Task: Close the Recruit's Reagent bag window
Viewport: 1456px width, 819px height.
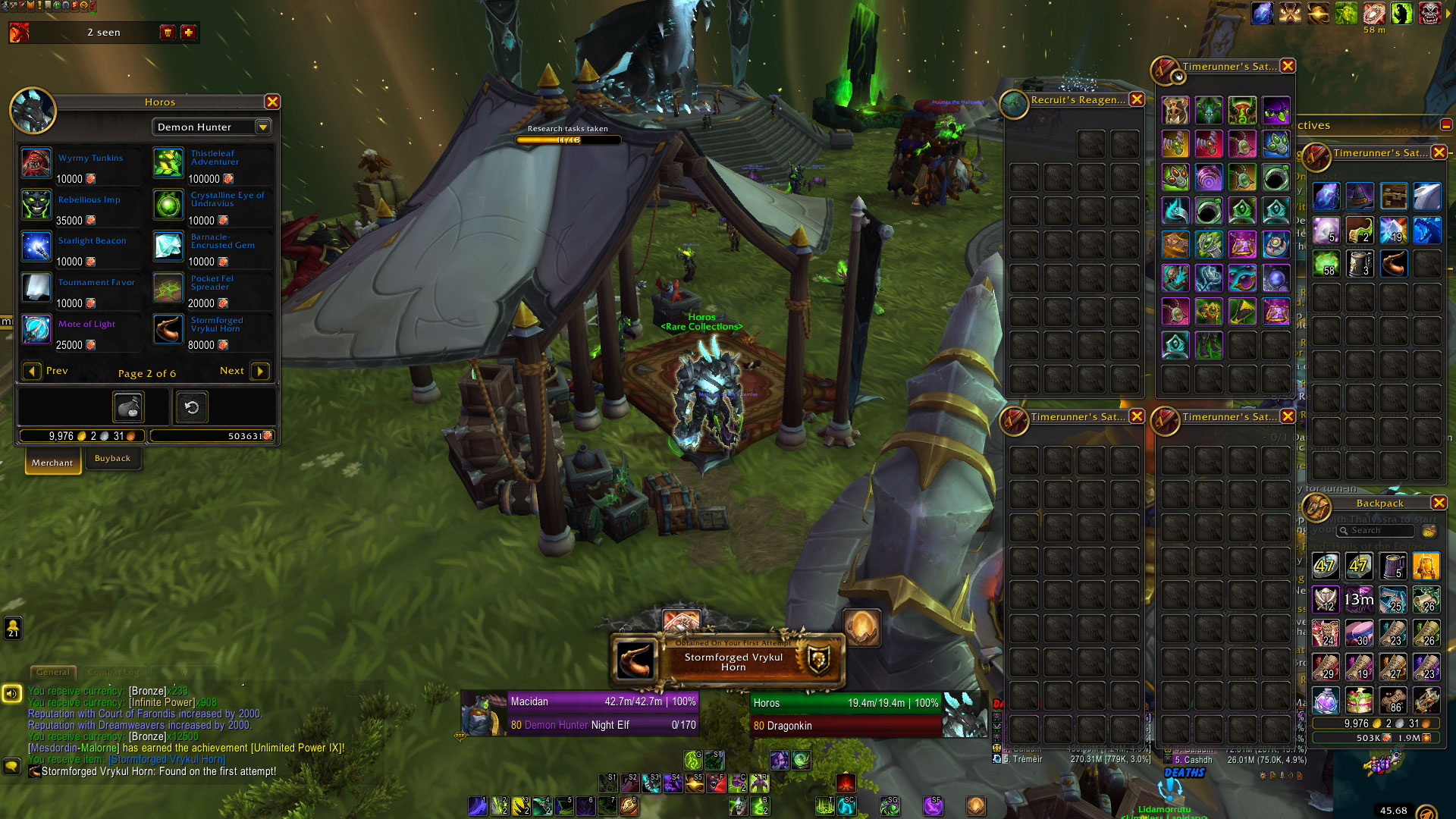Action: click(1137, 99)
